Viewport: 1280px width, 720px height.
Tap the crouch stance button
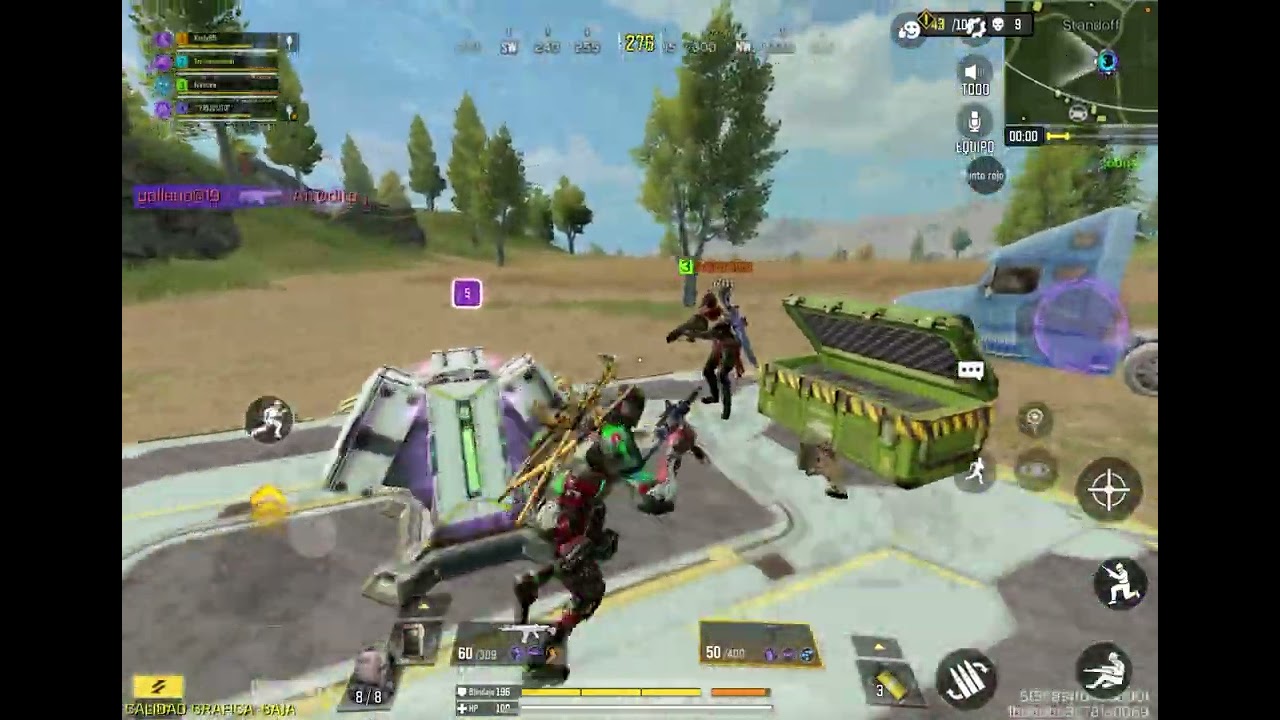click(1119, 583)
